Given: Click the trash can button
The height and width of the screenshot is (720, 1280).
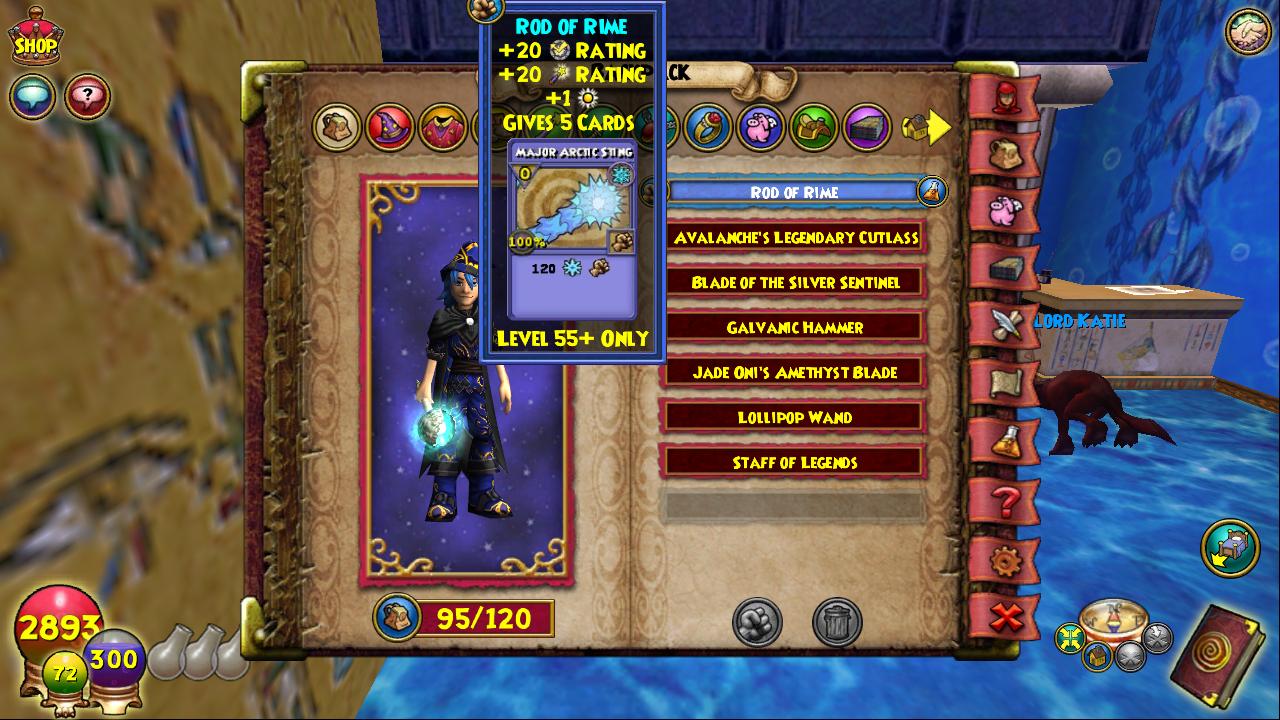Looking at the screenshot, I should pos(837,622).
